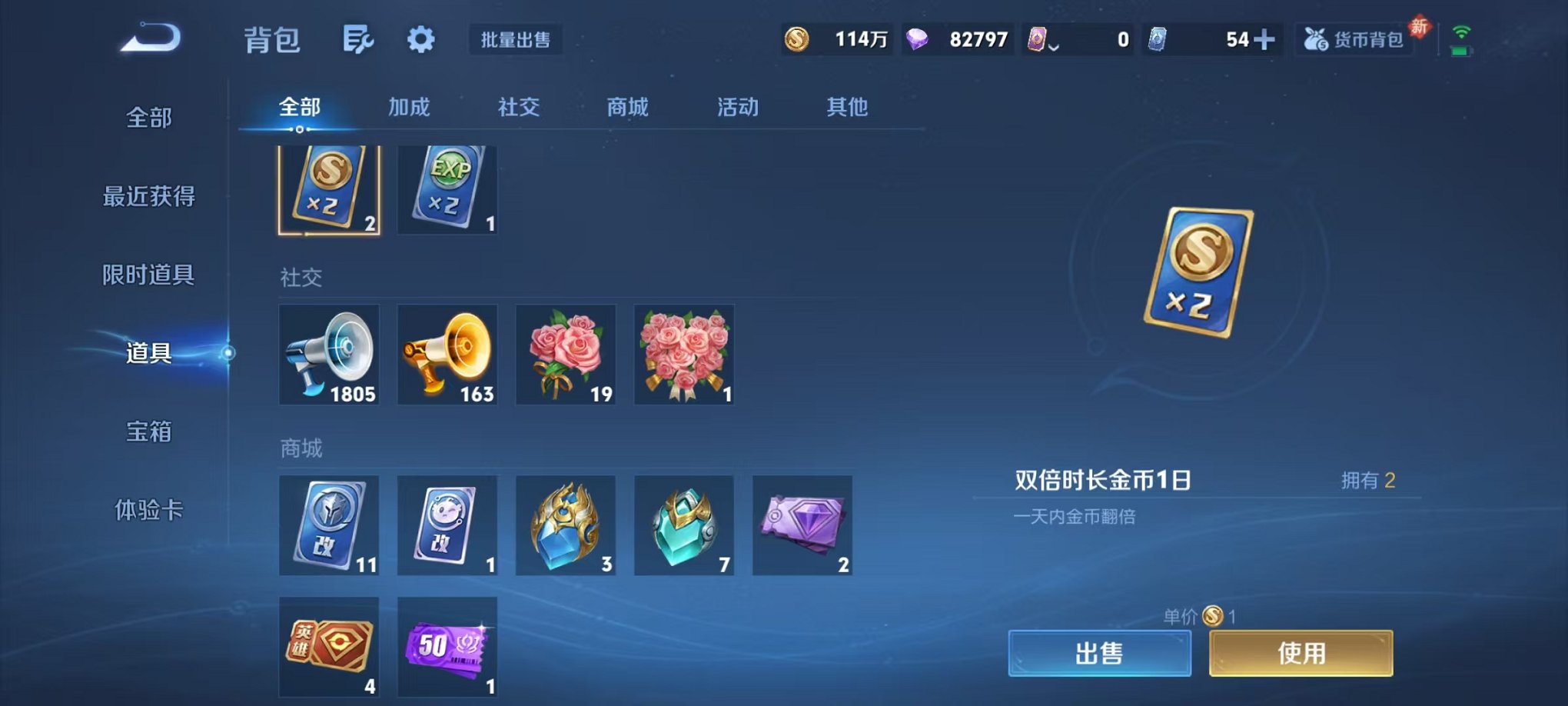1568x706 pixels.
Task: Click the golden 使用 button to use the item
Action: [x=1301, y=651]
